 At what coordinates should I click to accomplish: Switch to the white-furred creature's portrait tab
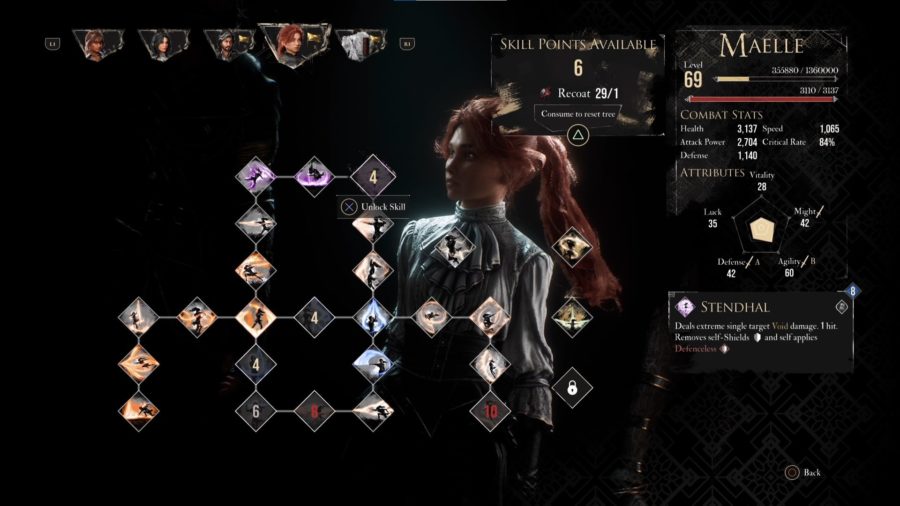[x=360, y=43]
